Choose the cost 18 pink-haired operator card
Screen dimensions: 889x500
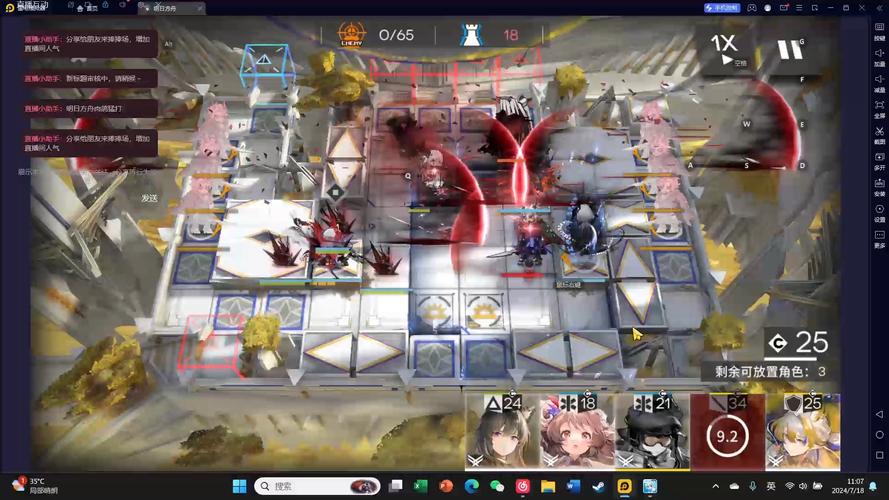(577, 432)
